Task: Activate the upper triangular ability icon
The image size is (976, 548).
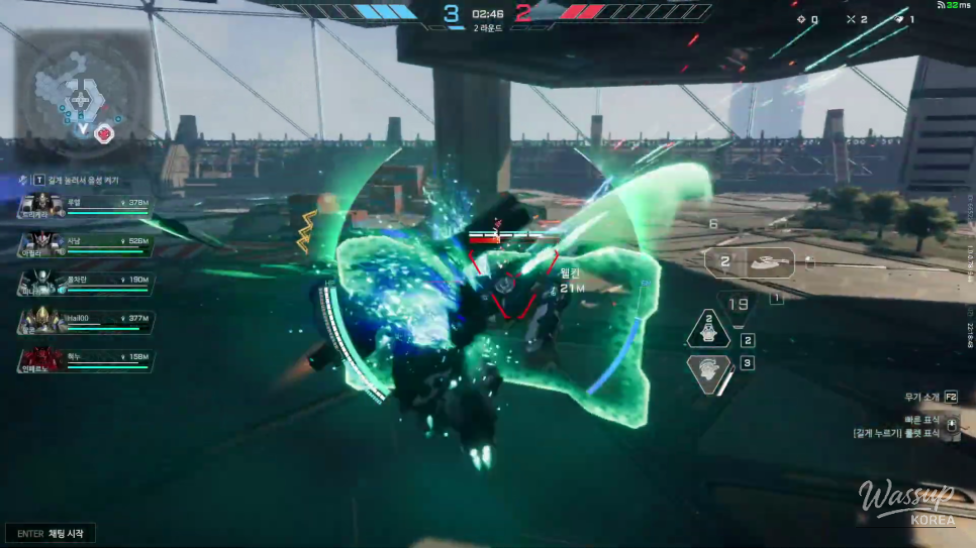Action: (x=710, y=328)
